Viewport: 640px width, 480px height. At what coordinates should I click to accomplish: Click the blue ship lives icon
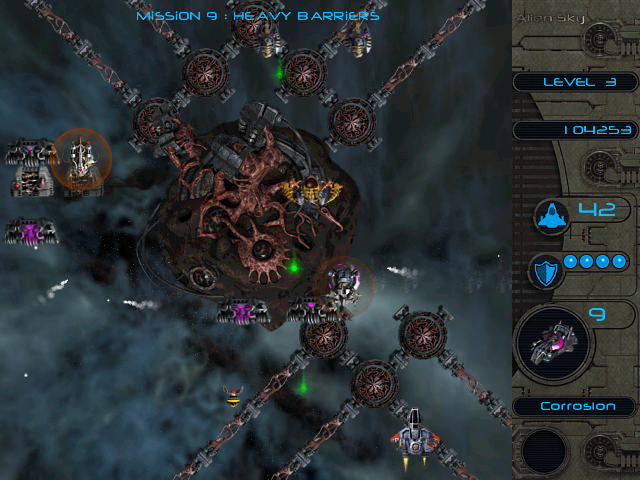551,215
